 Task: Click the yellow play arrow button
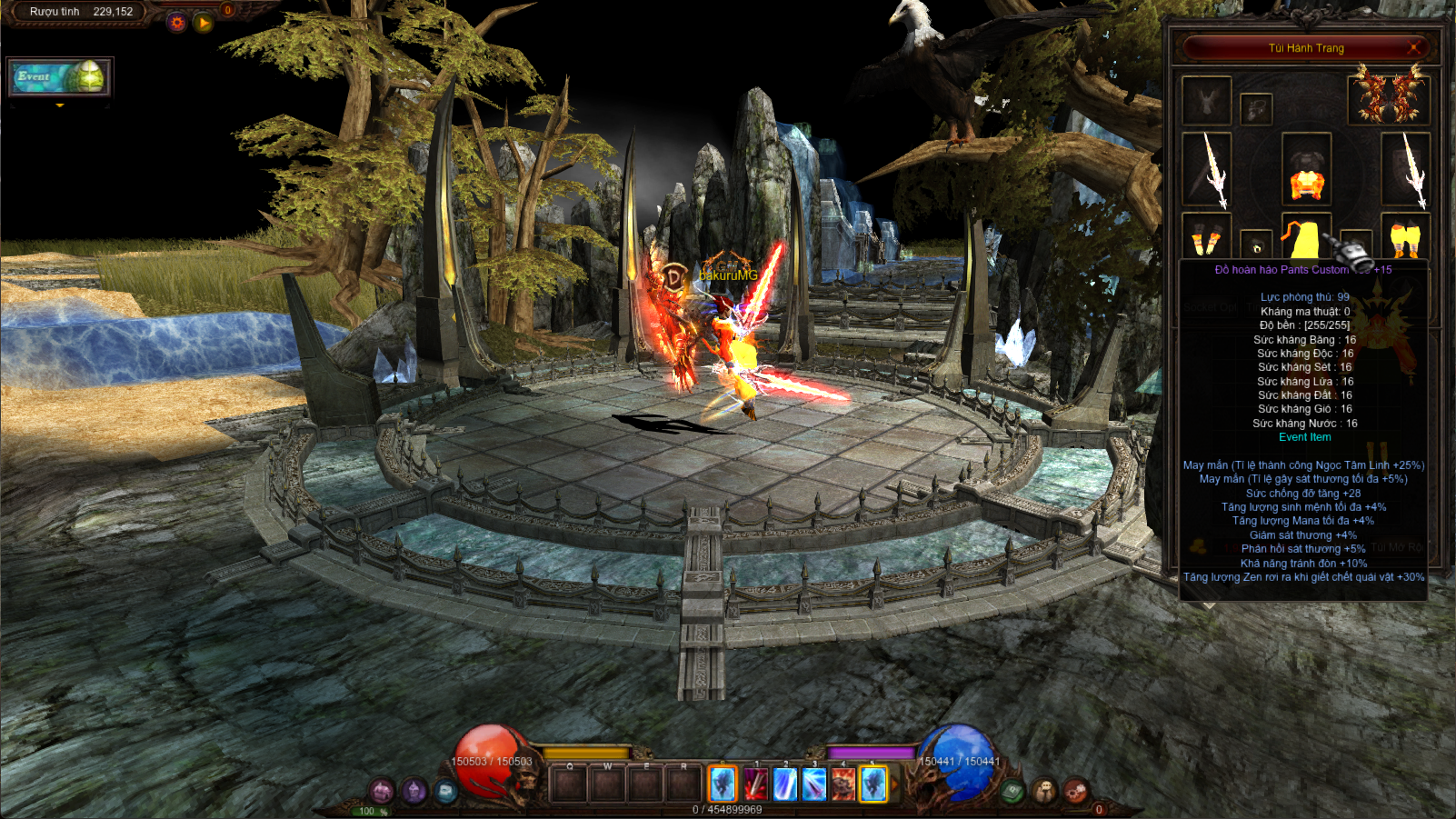tap(204, 23)
